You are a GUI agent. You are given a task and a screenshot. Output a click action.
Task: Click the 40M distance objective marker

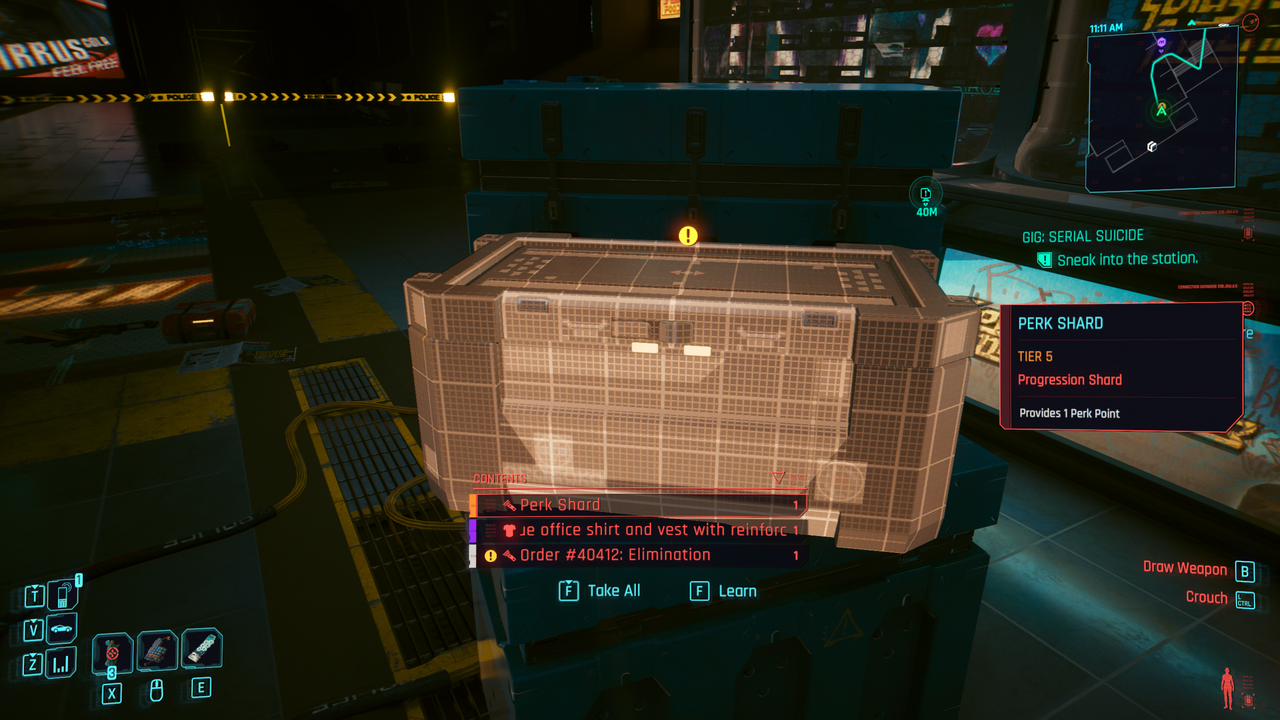(926, 197)
